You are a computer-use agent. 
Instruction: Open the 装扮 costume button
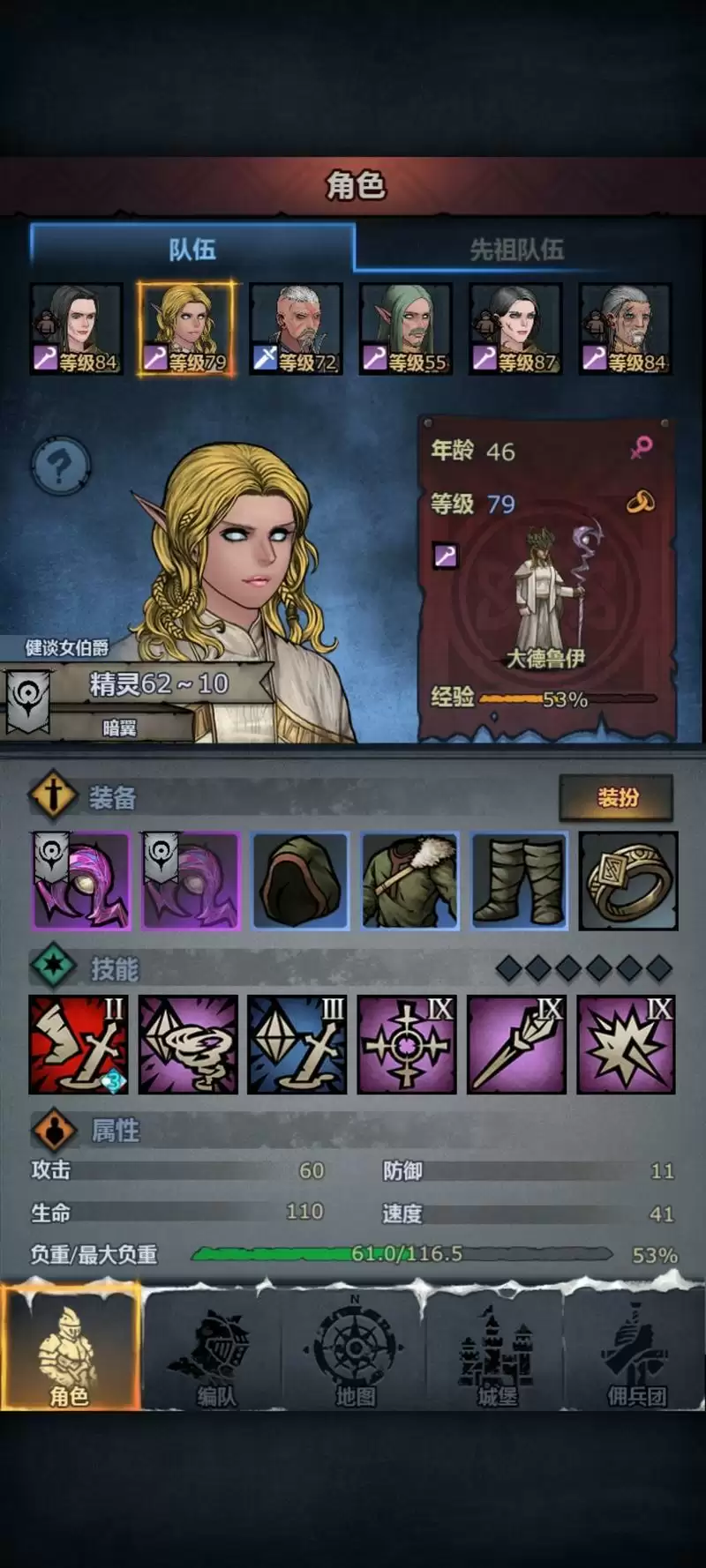(x=617, y=797)
